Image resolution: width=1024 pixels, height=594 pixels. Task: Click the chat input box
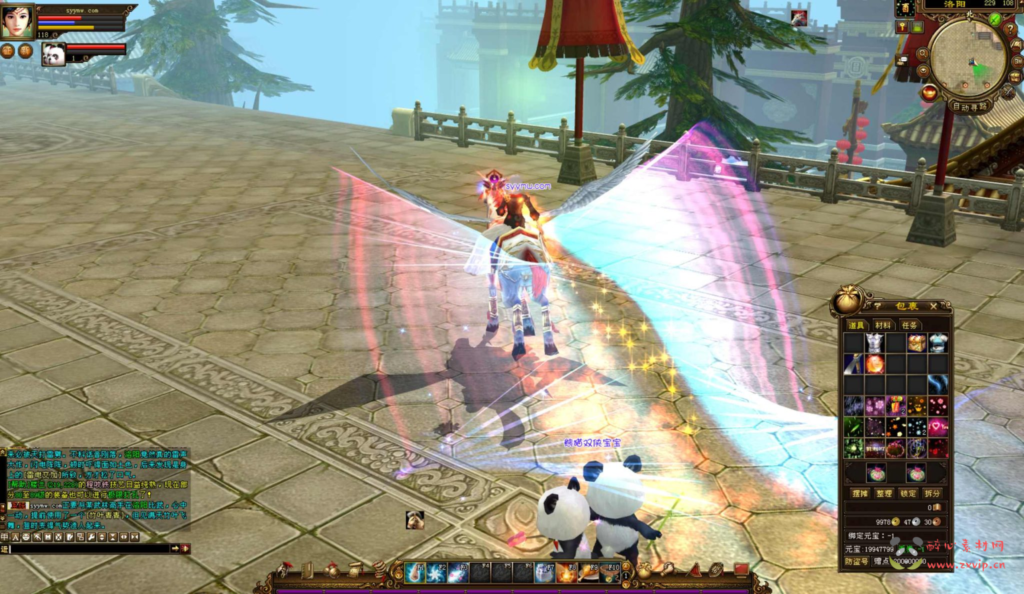pyautogui.click(x=90, y=548)
